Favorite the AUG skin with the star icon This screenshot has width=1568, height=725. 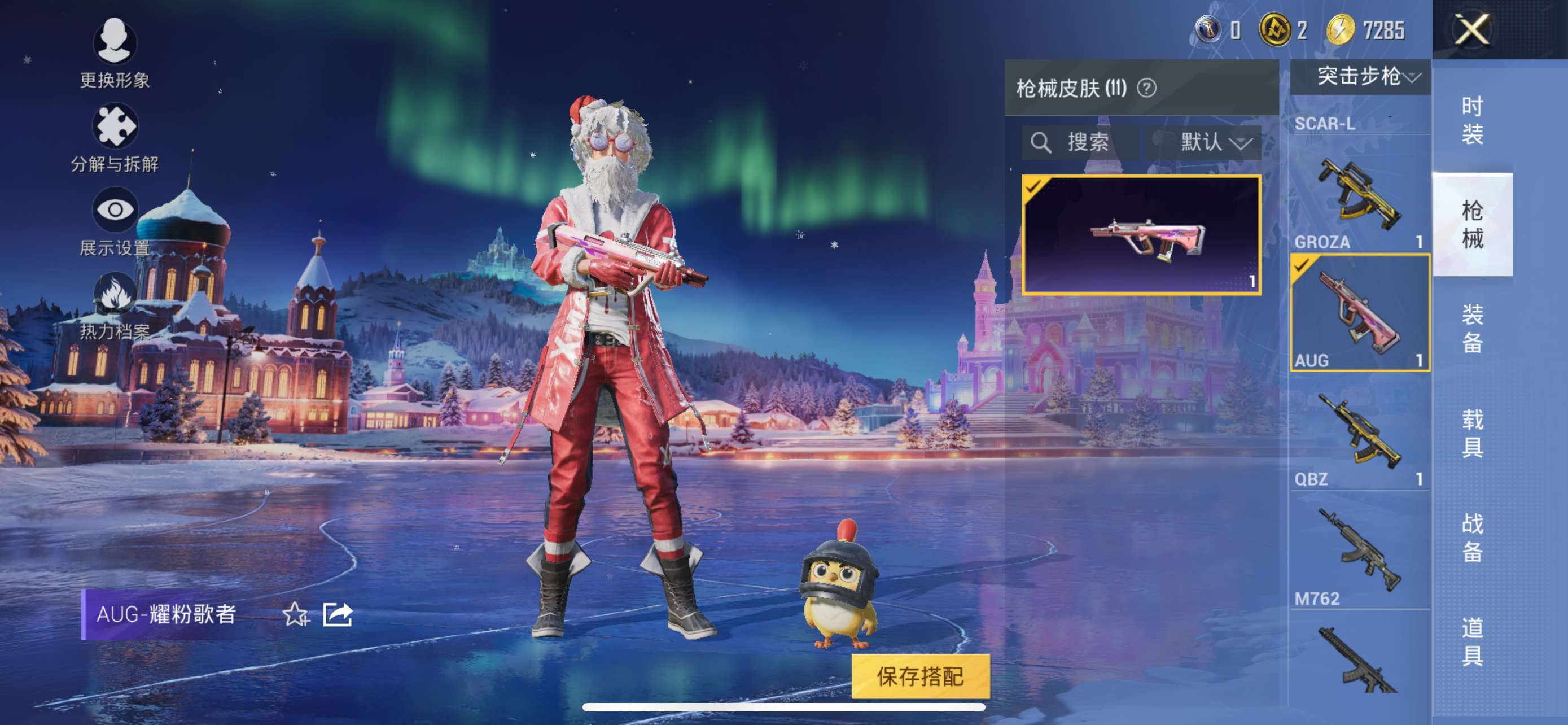(x=296, y=614)
